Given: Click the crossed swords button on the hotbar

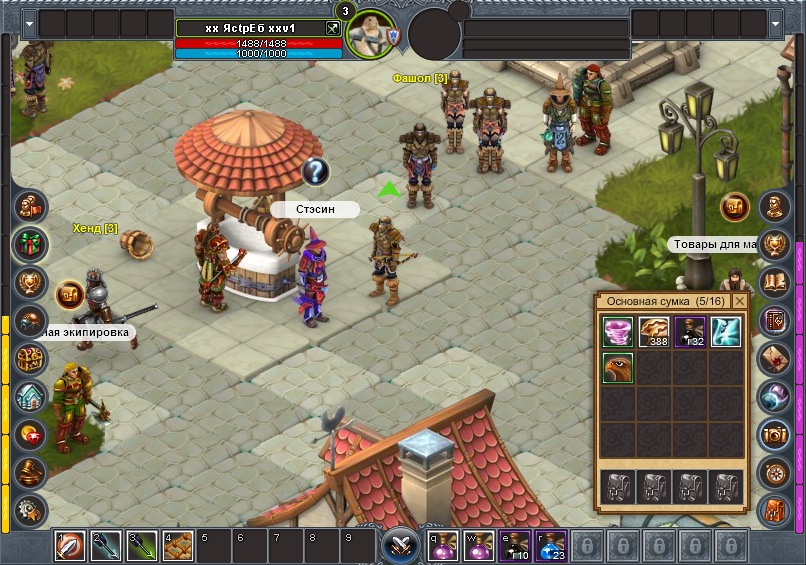Looking at the screenshot, I should pyautogui.click(x=401, y=546).
